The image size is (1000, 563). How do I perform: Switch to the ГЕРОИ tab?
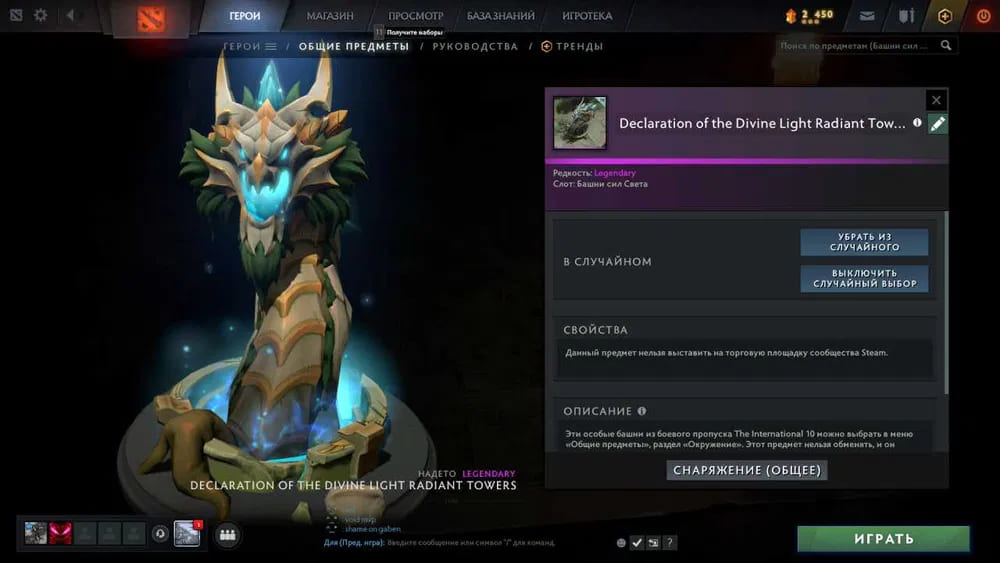(x=244, y=16)
